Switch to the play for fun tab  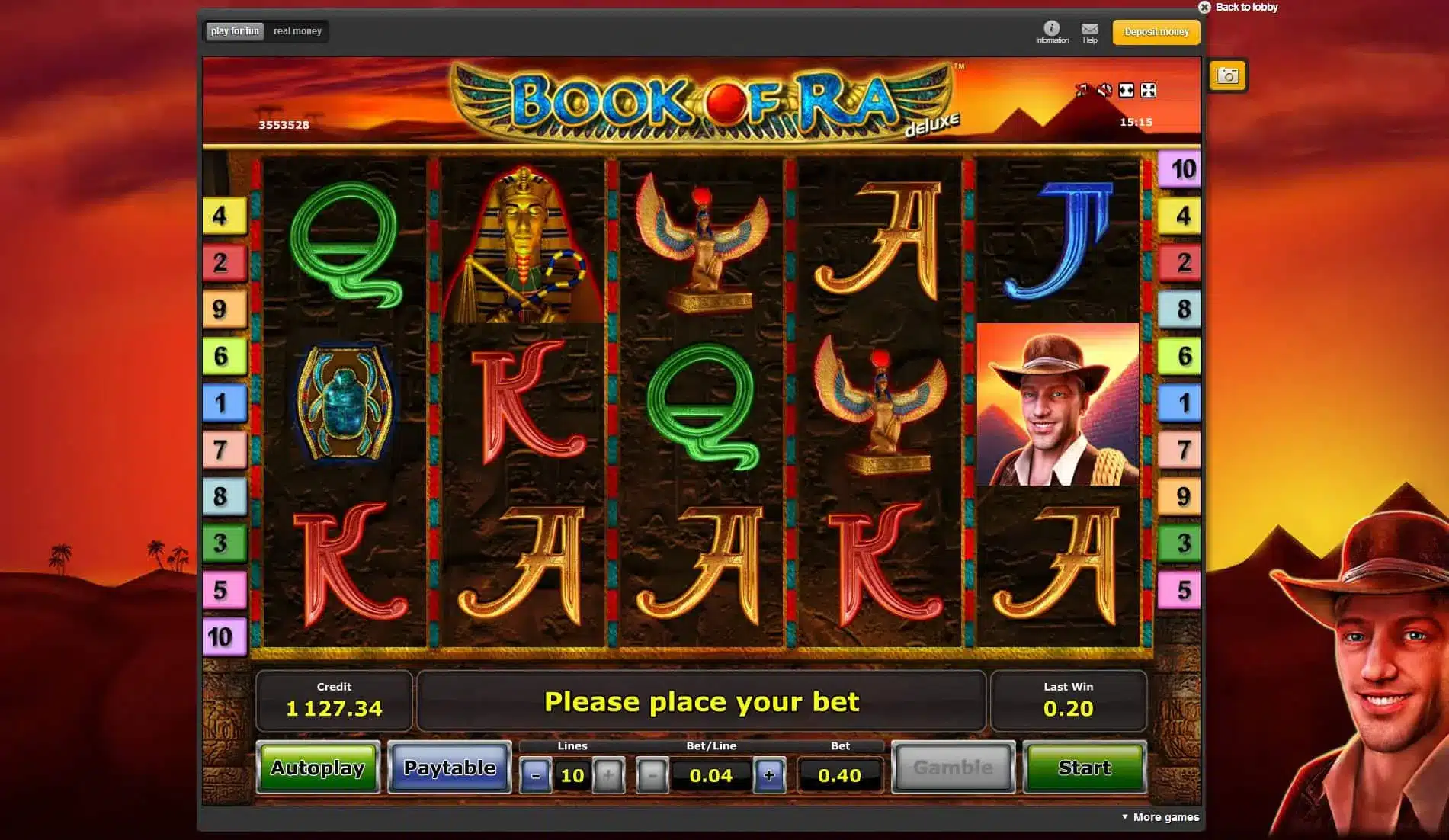(234, 31)
